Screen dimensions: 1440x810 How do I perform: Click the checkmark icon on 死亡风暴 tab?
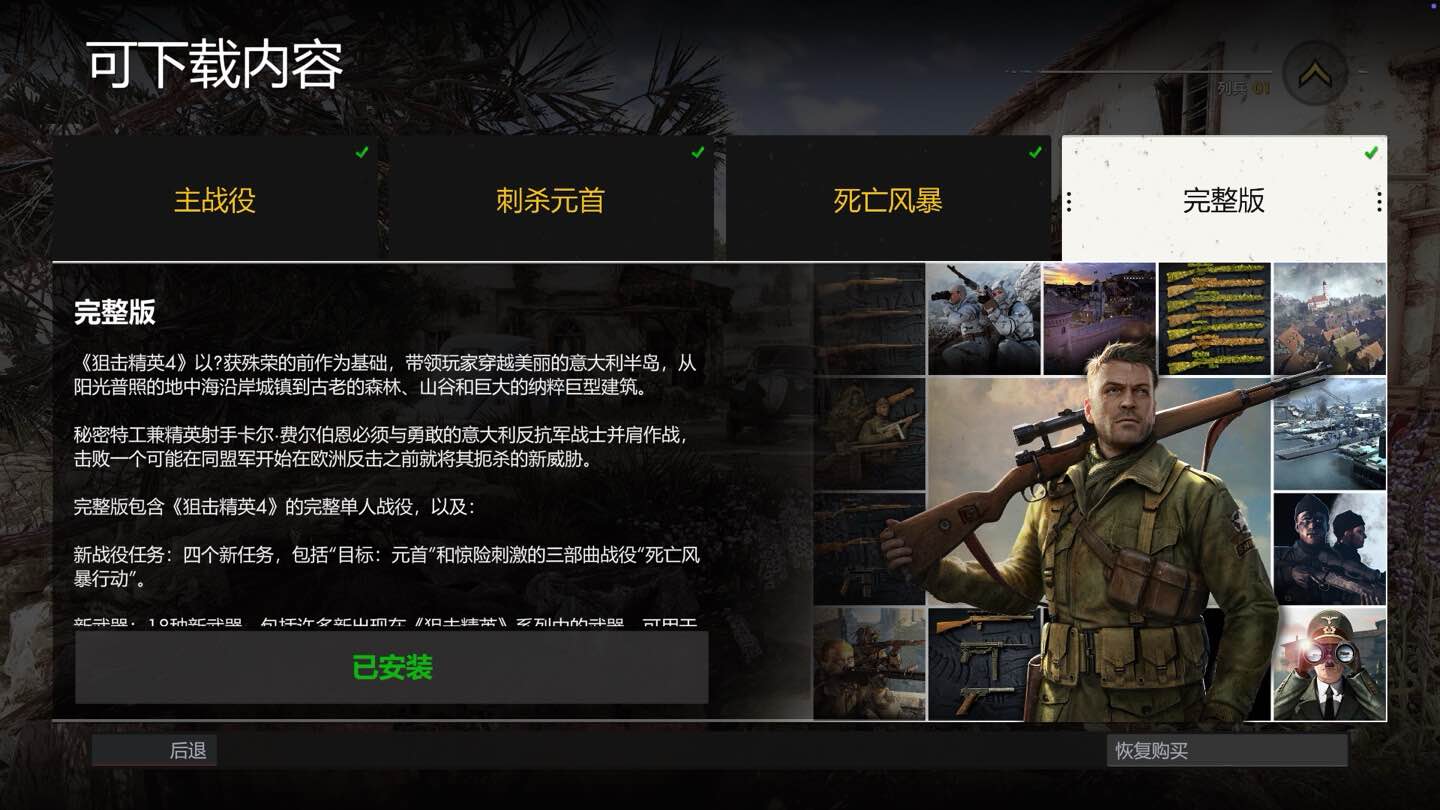[1033, 152]
